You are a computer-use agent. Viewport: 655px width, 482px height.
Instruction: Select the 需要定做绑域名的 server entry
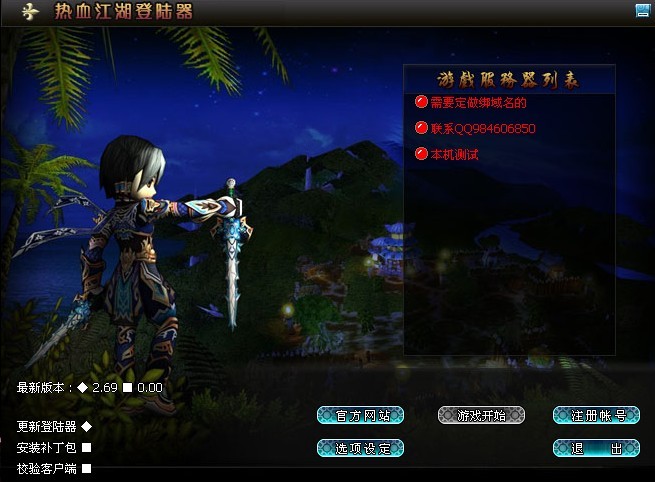[478, 102]
